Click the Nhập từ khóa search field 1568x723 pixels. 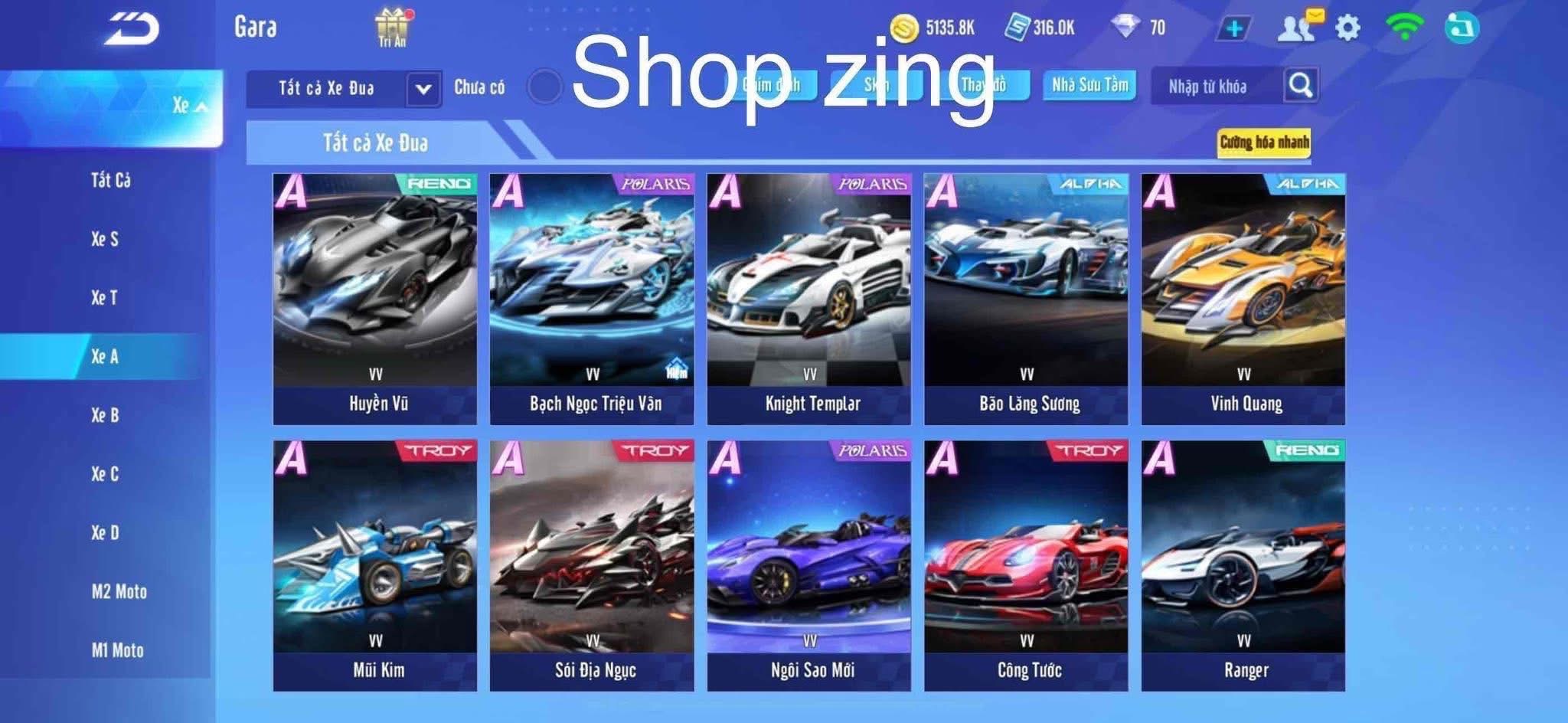point(1210,87)
